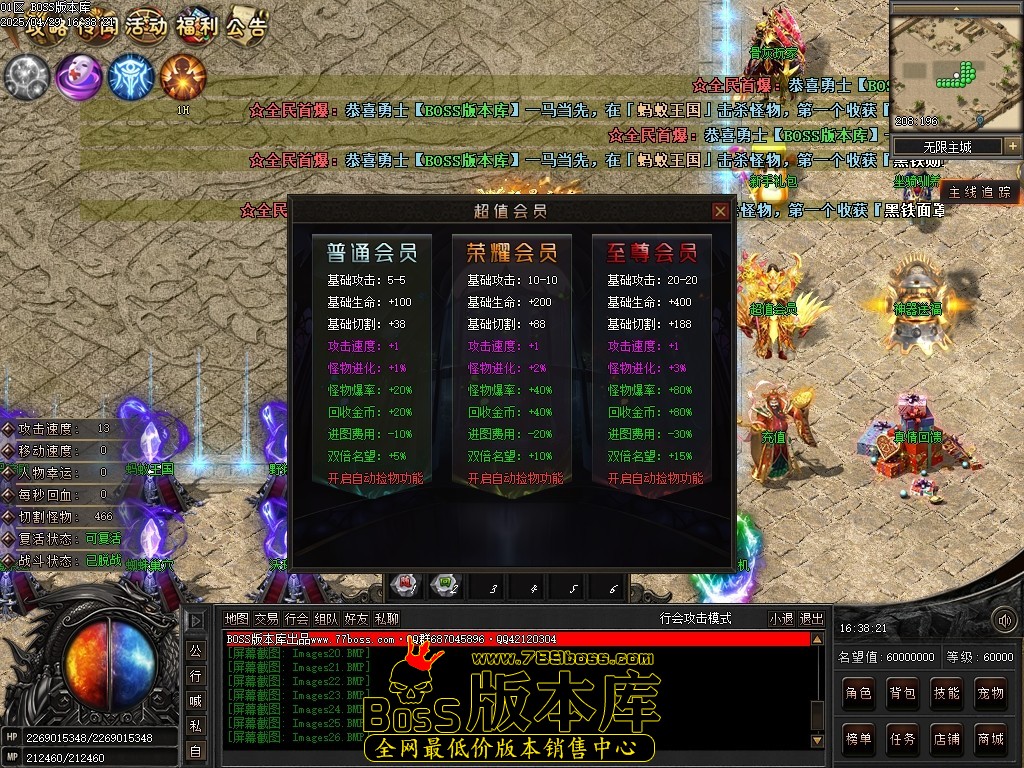Open the 背包 backpack inventory

tap(903, 692)
